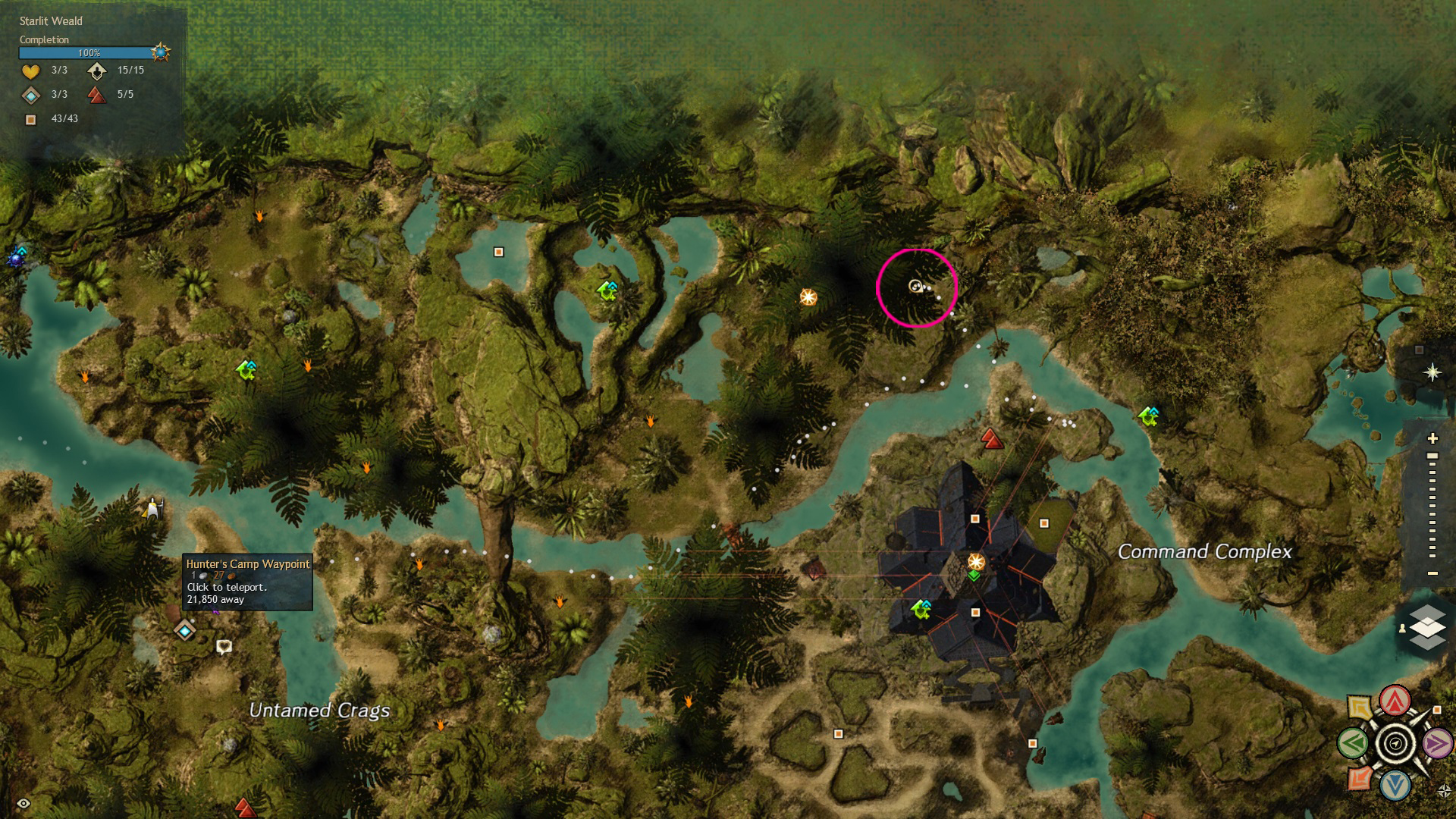This screenshot has width=1456, height=819.
Task: Pick the purple arrow squad marker
Action: pos(1436,743)
